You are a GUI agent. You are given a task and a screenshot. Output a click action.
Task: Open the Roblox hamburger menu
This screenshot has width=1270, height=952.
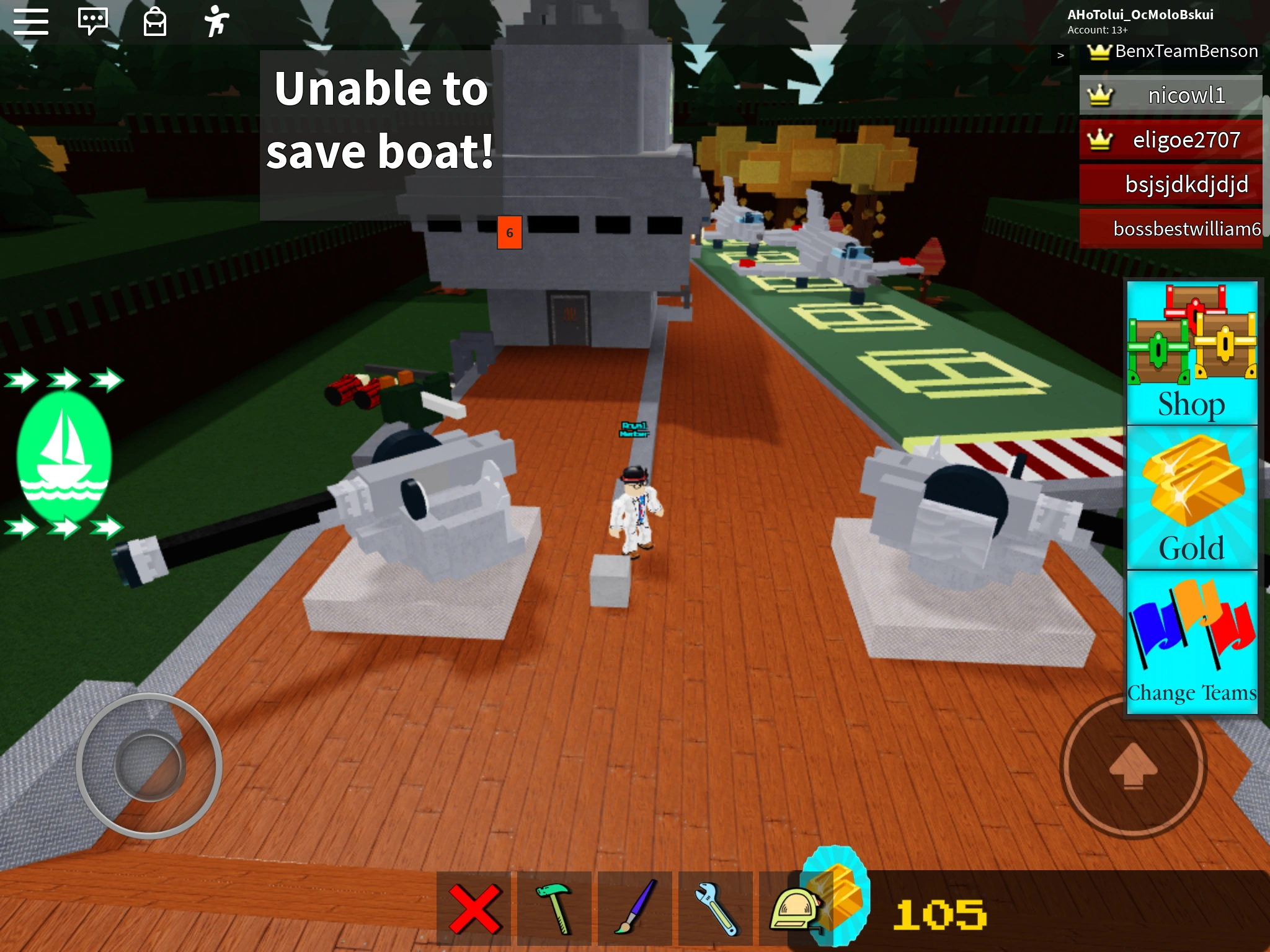[32, 20]
